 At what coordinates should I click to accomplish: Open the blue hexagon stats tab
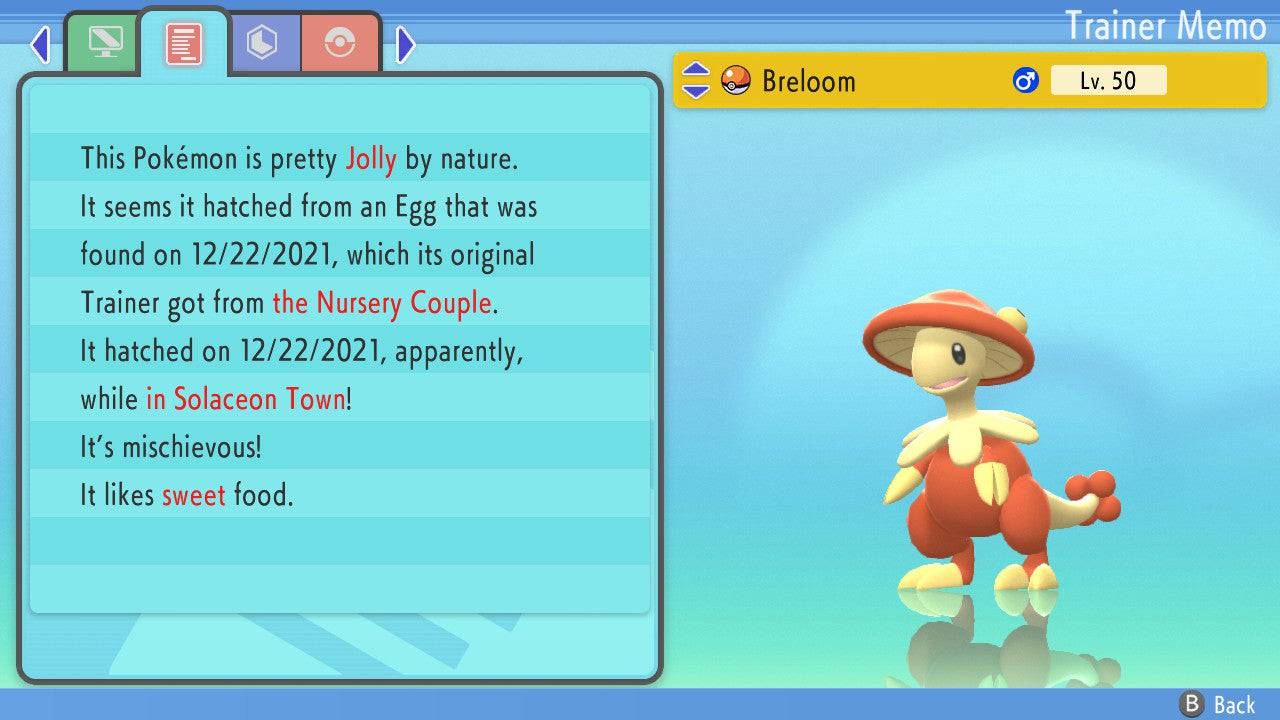coord(262,42)
